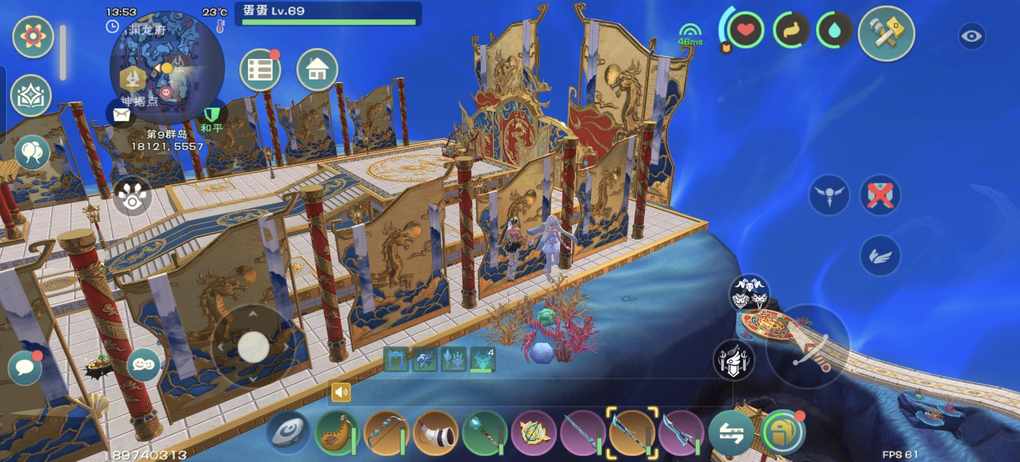The height and width of the screenshot is (462, 1020).
Task: Tap the sword attack button
Action: point(808,346)
